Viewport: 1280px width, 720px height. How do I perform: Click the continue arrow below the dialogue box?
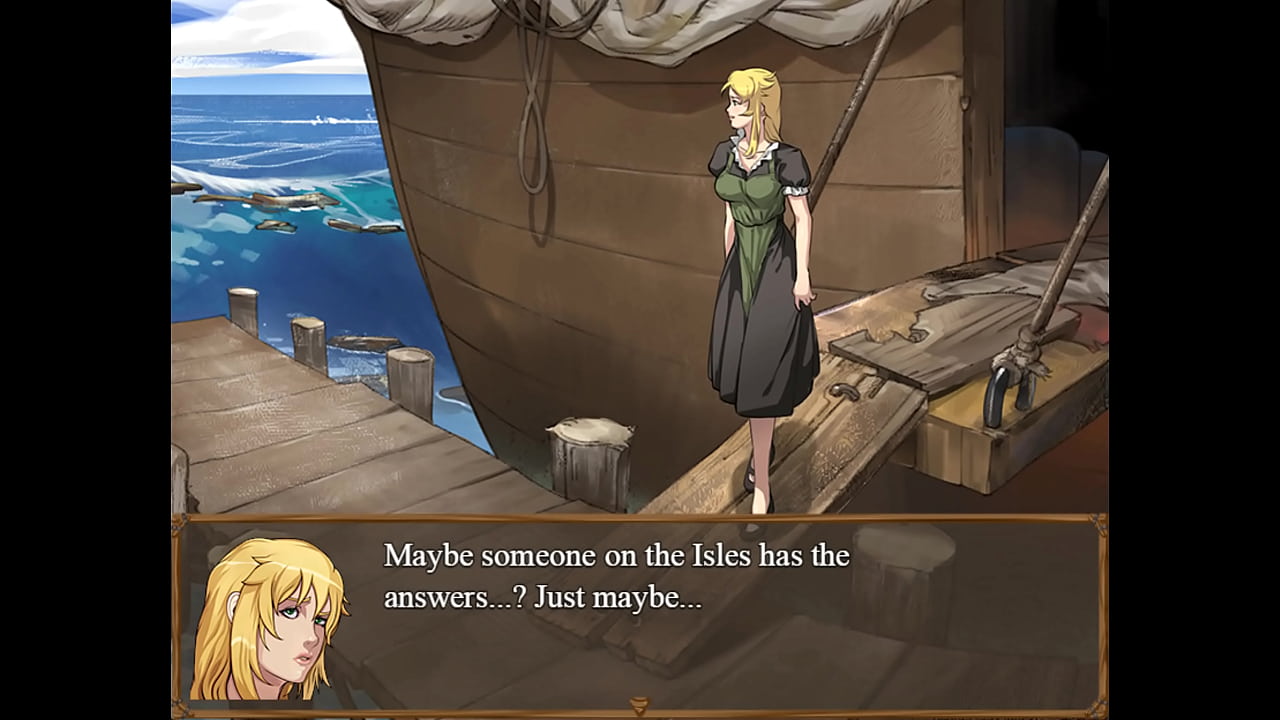pyautogui.click(x=638, y=706)
